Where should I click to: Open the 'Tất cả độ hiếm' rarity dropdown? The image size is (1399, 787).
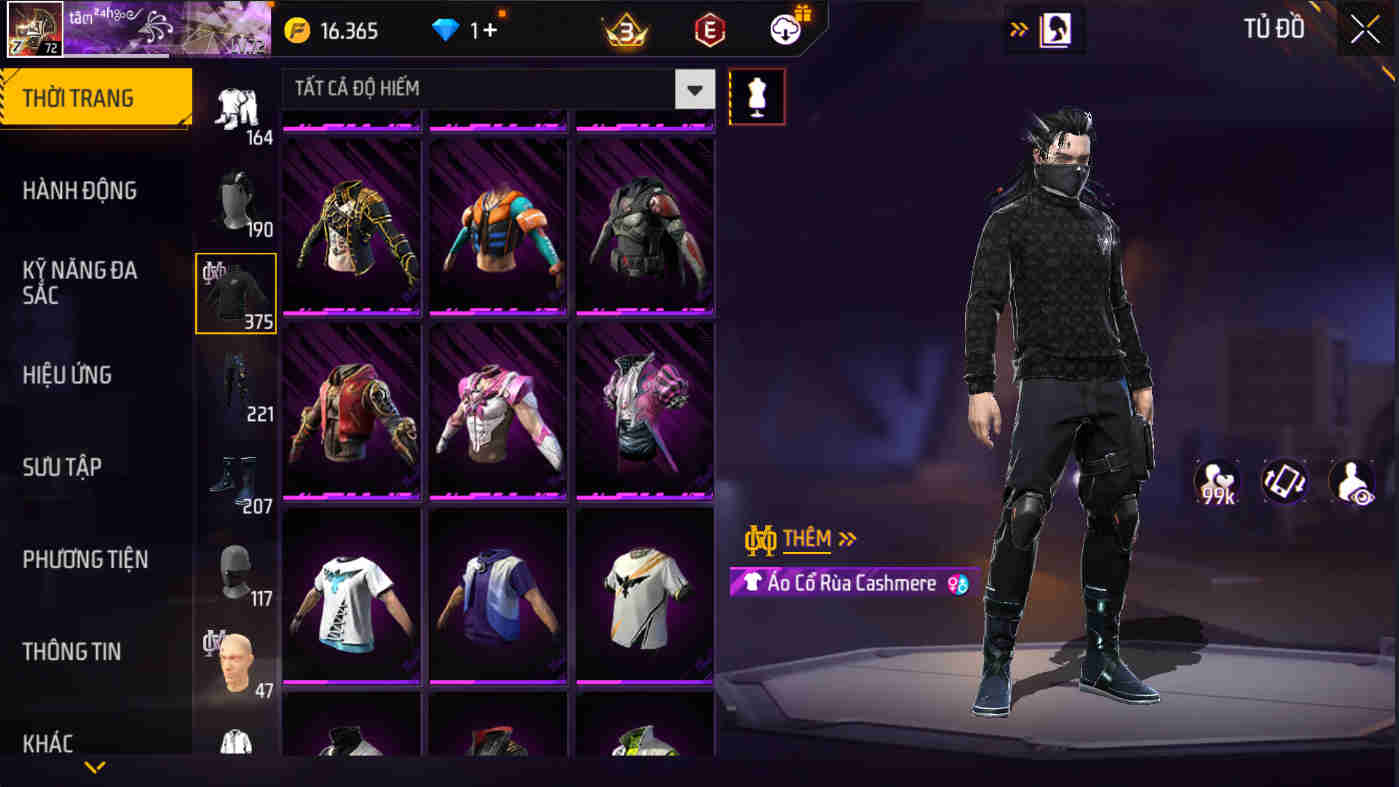point(490,89)
